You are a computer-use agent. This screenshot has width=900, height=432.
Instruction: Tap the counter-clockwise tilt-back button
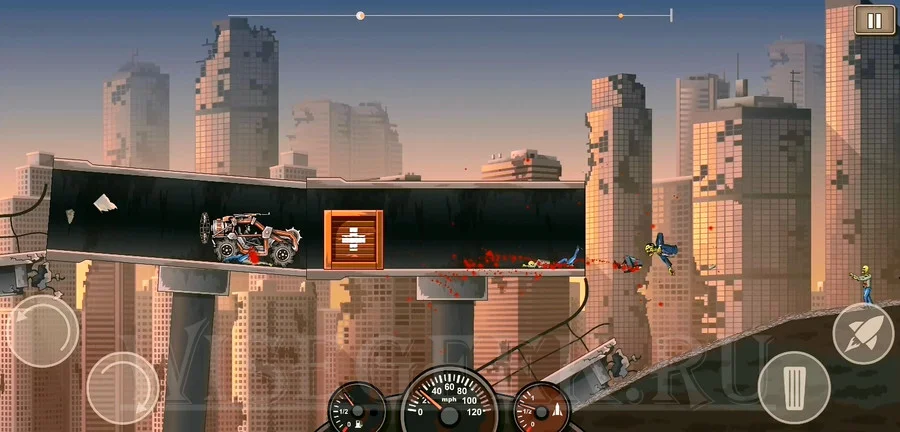pos(42,330)
